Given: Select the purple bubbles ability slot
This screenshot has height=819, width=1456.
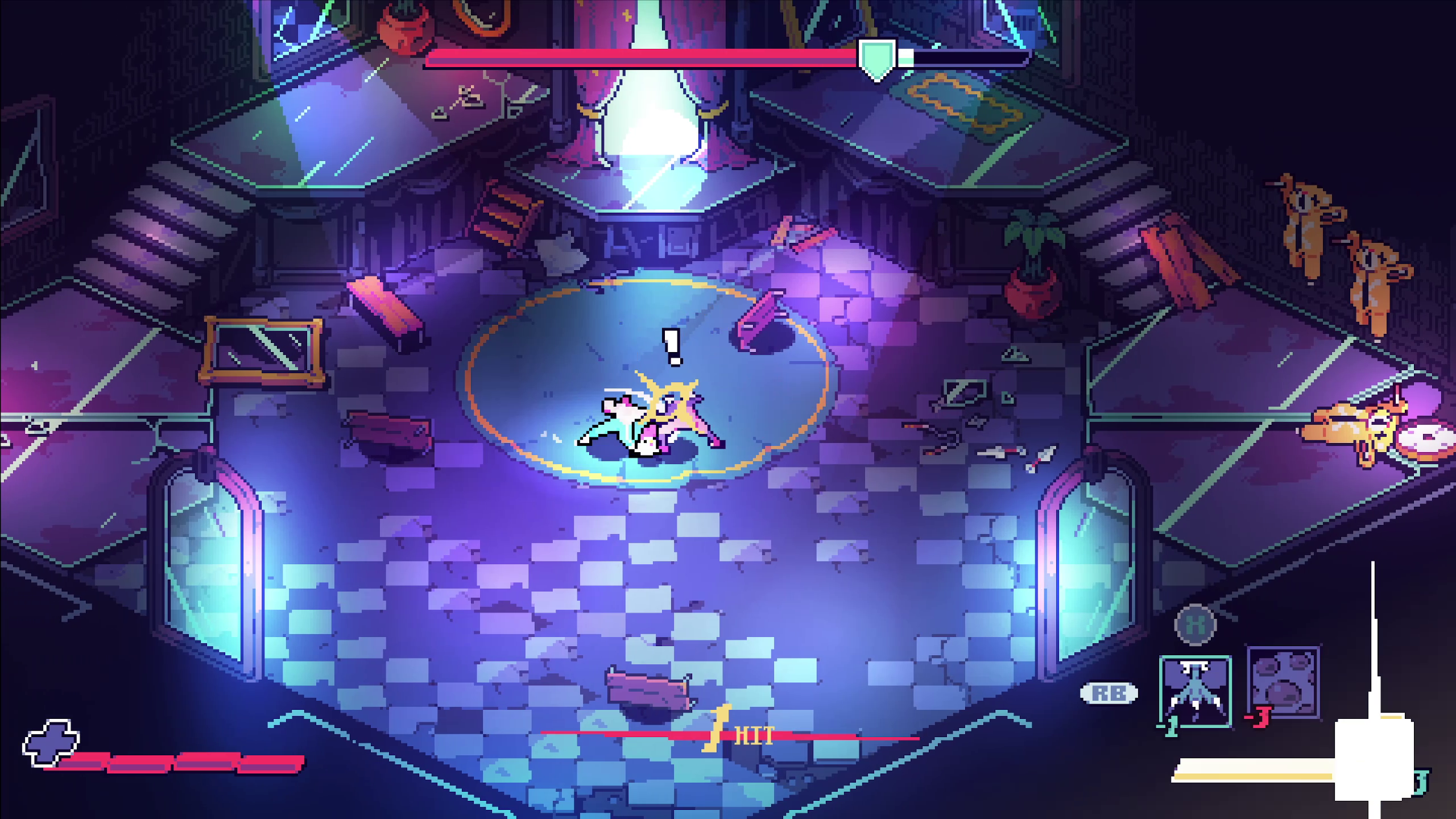Looking at the screenshot, I should [x=1283, y=682].
